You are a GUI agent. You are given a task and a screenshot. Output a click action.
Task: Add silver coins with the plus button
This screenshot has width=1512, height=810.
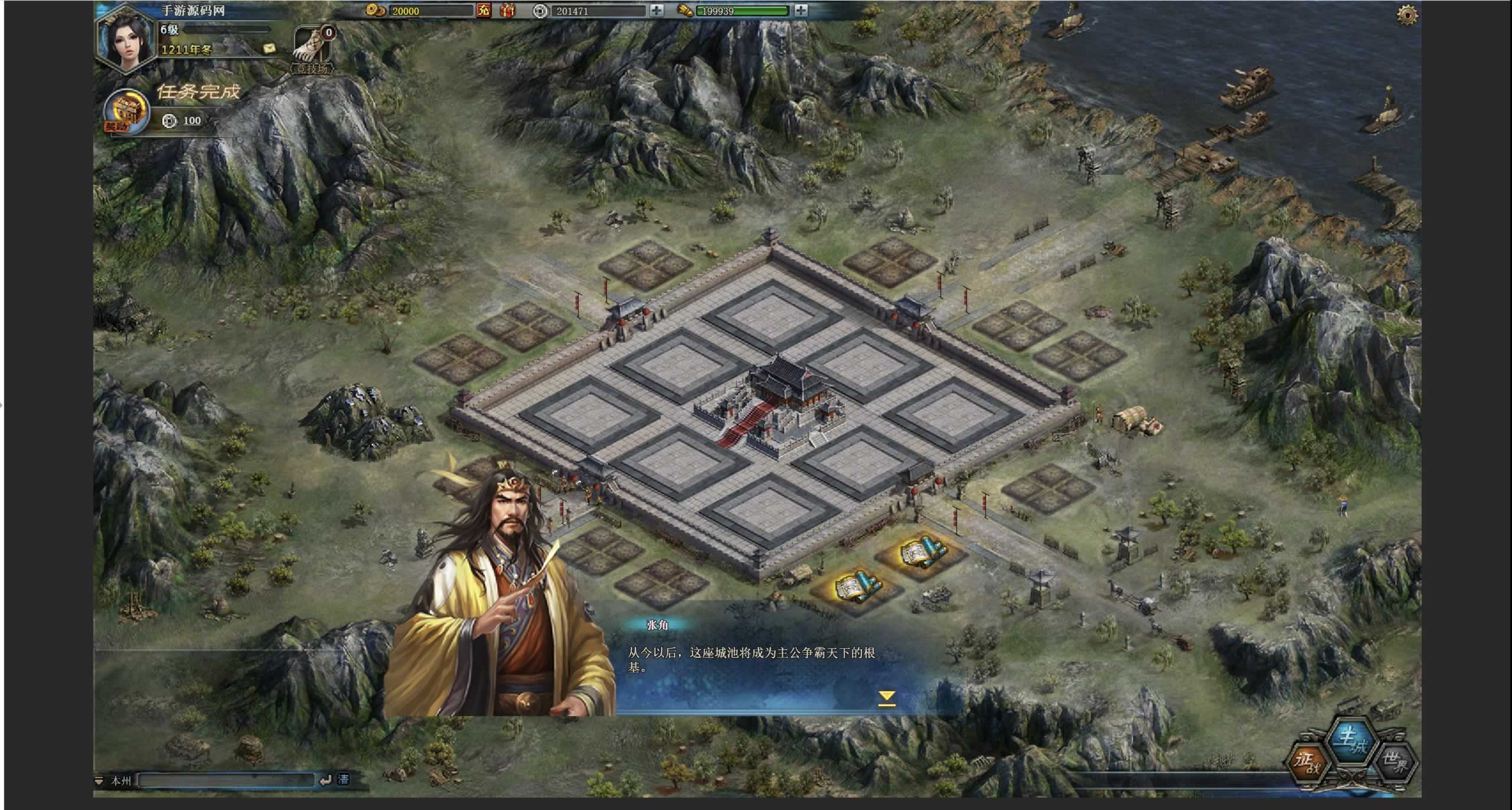pos(657,10)
